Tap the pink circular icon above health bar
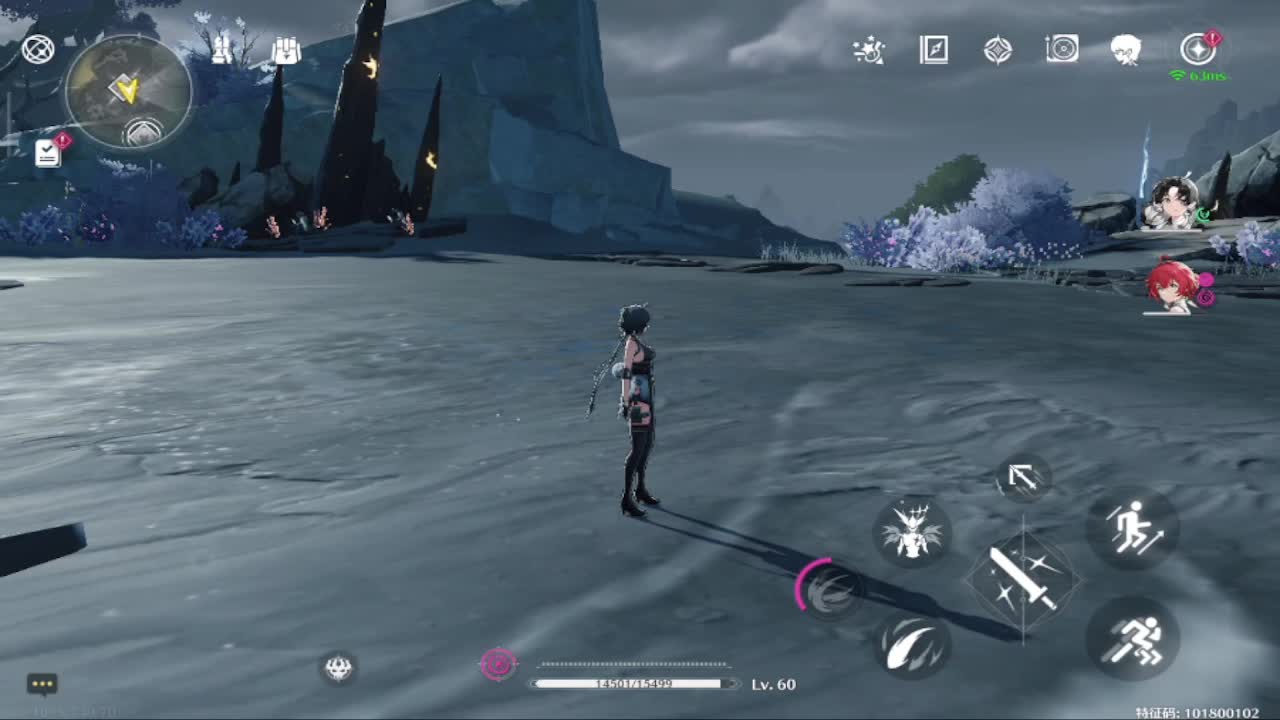 coord(498,663)
